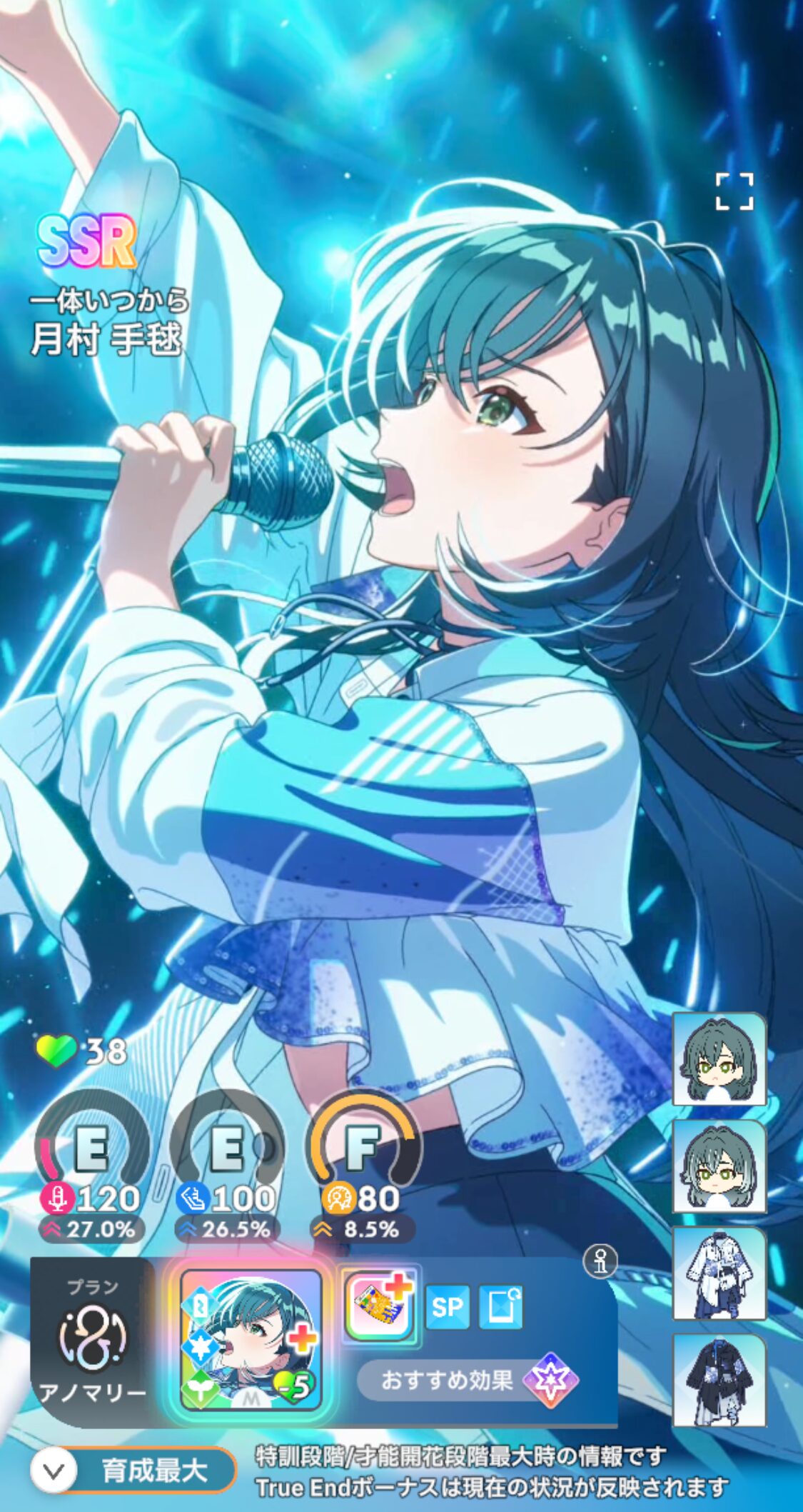Open the おすすめ効果 recommended effect pill
Image resolution: width=803 pixels, height=1512 pixels.
(468, 1380)
